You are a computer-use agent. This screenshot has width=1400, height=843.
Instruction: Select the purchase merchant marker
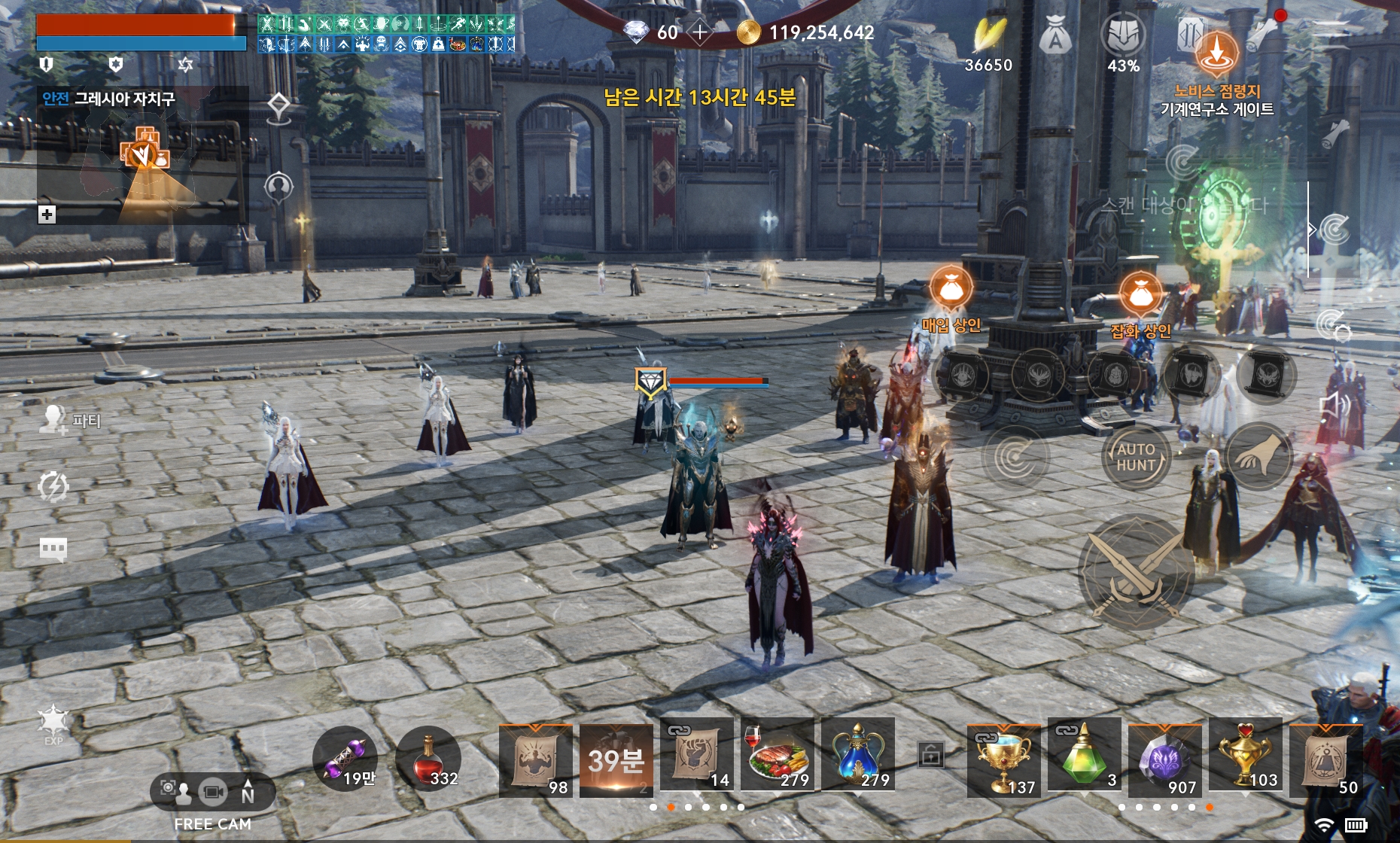(951, 288)
